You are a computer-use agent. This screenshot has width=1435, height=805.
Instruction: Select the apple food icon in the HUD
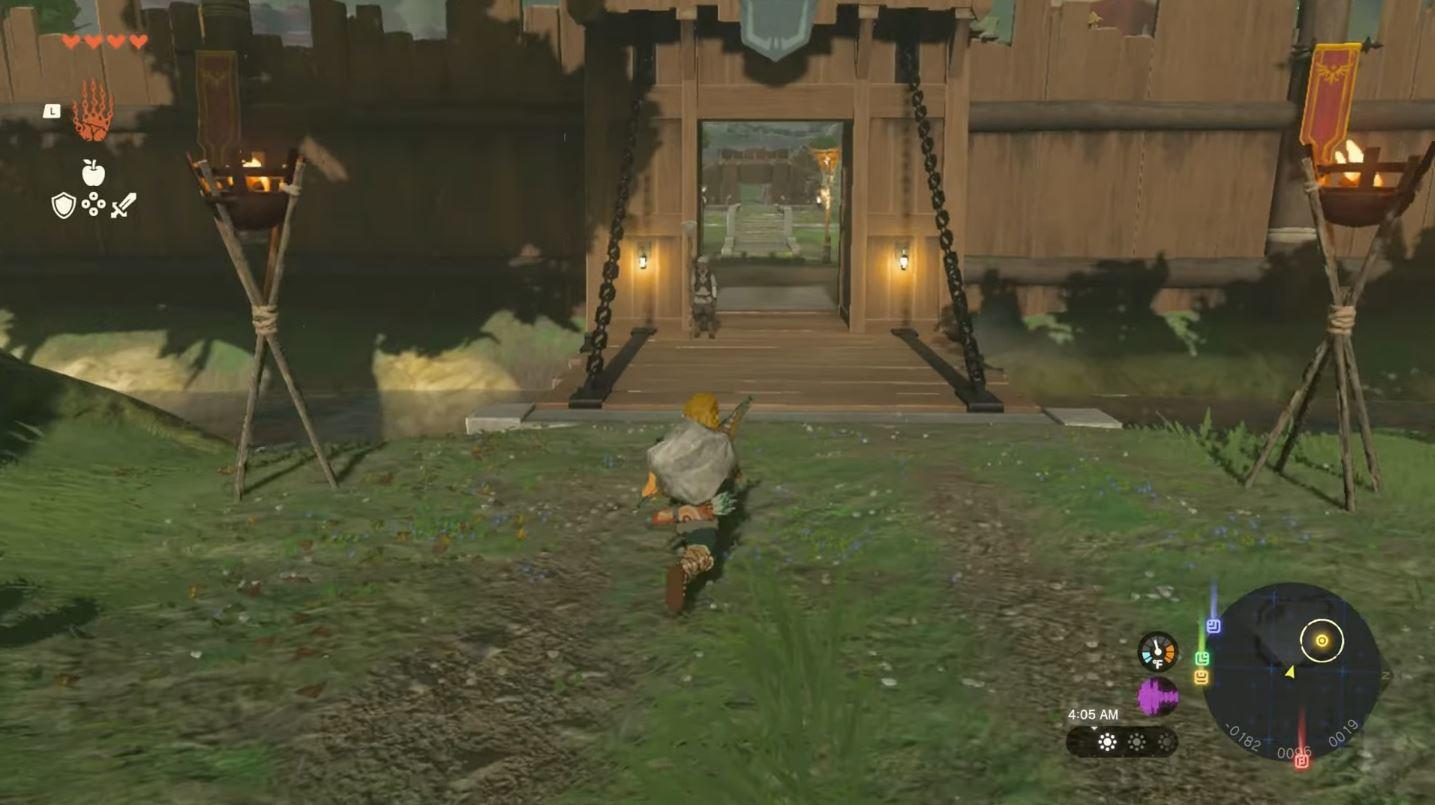(92, 172)
